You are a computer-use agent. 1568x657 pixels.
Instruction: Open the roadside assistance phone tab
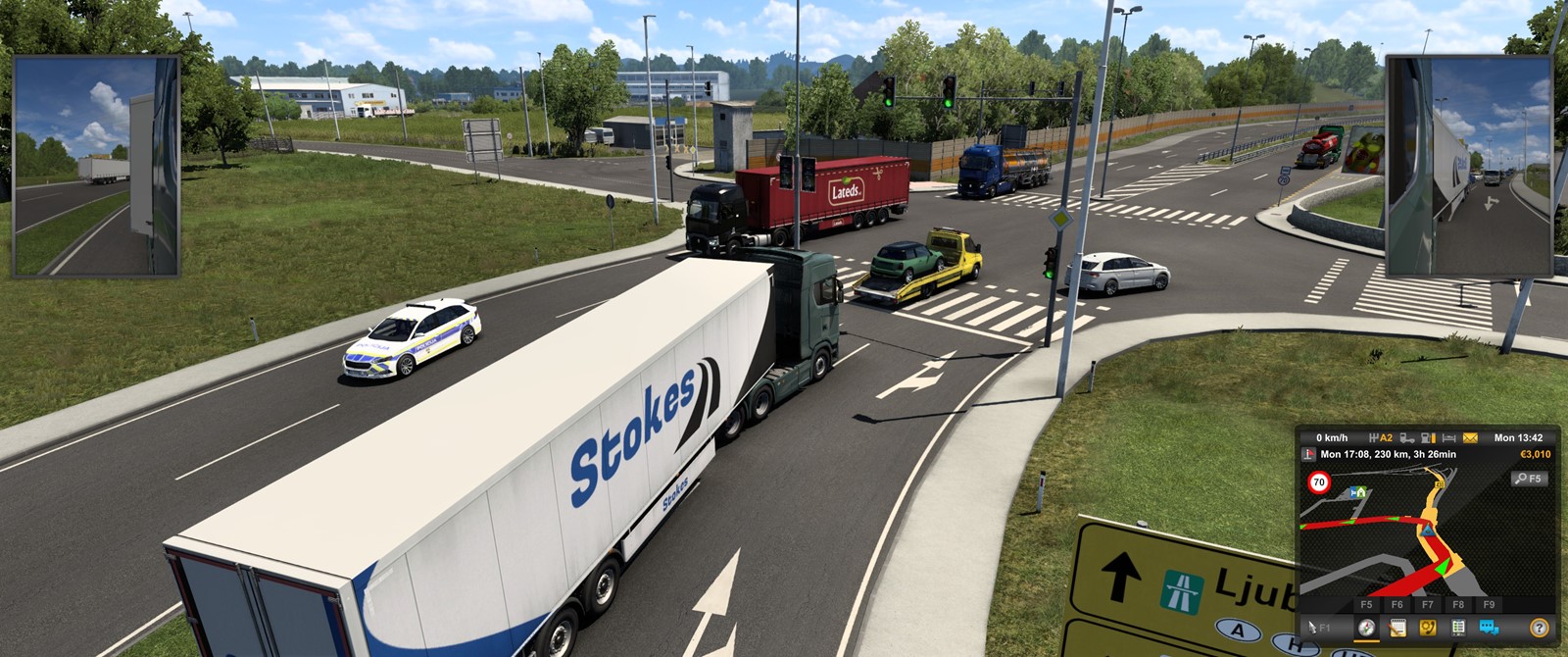1428,628
